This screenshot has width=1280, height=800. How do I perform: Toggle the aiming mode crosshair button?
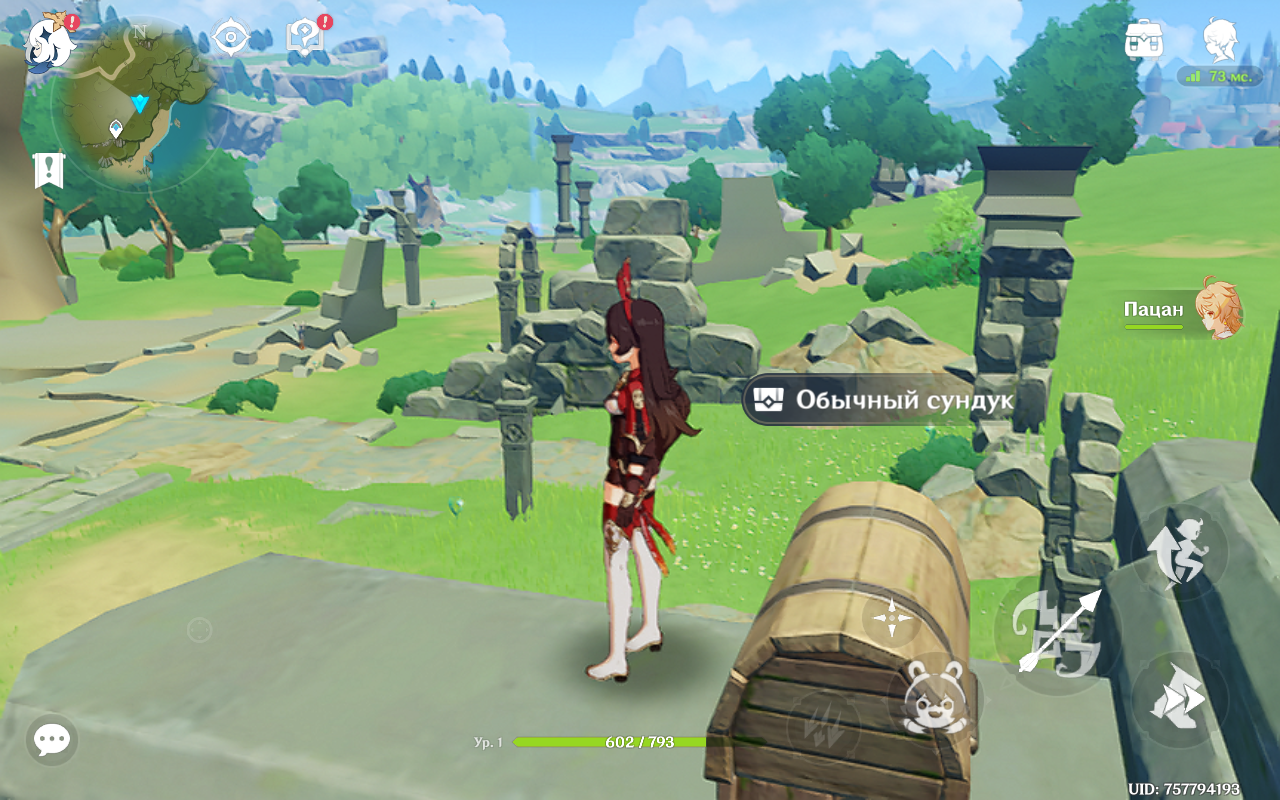click(891, 620)
